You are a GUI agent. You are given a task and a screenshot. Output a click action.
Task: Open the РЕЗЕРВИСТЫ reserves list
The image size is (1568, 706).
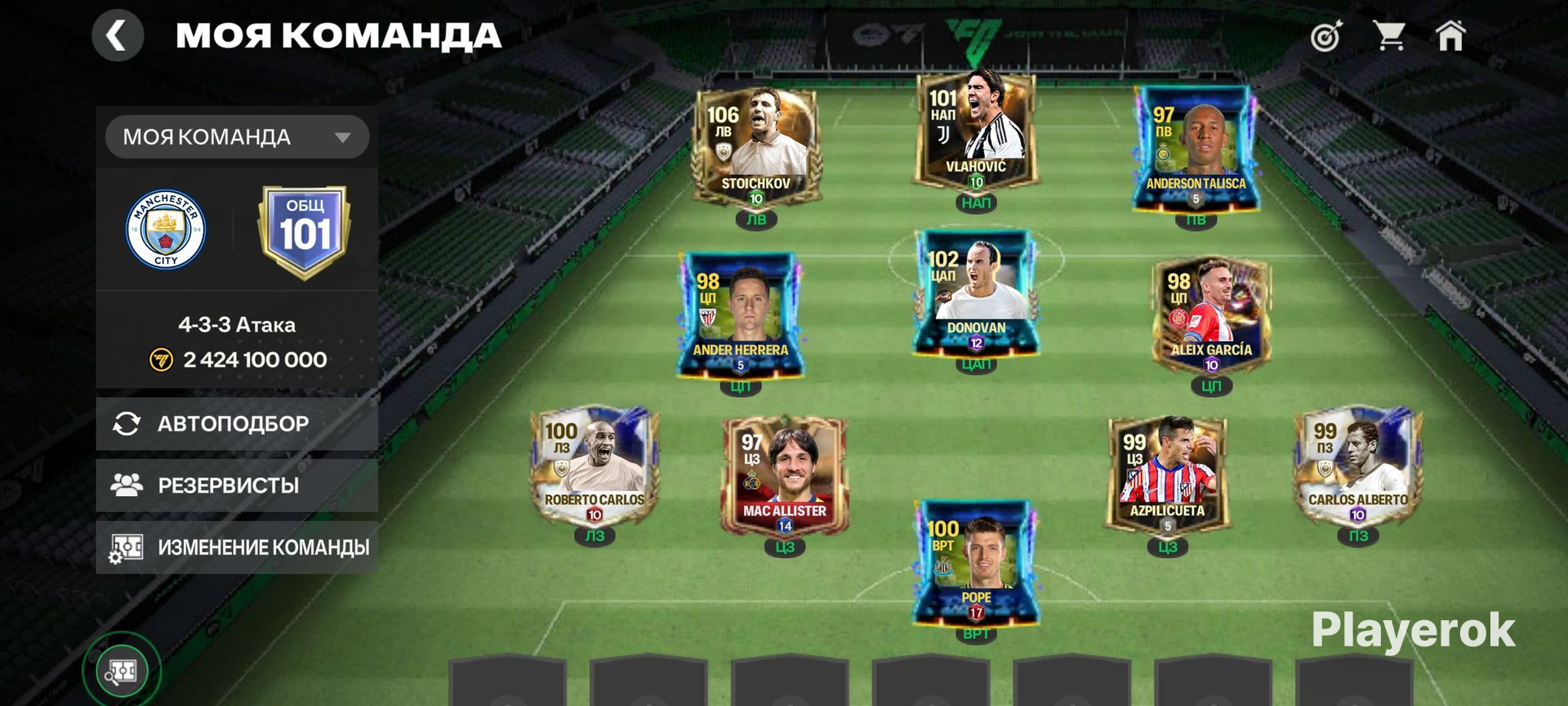(x=237, y=485)
